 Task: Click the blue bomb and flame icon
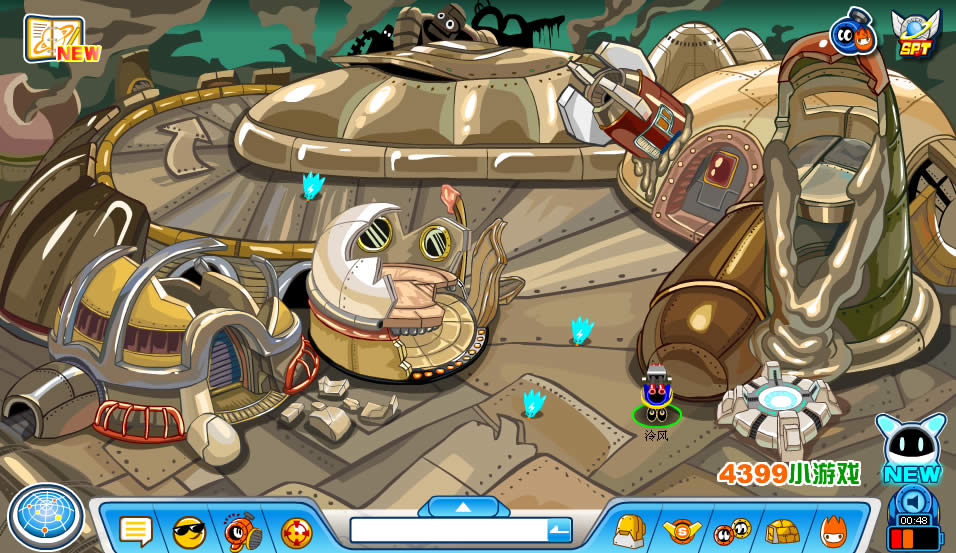853,35
